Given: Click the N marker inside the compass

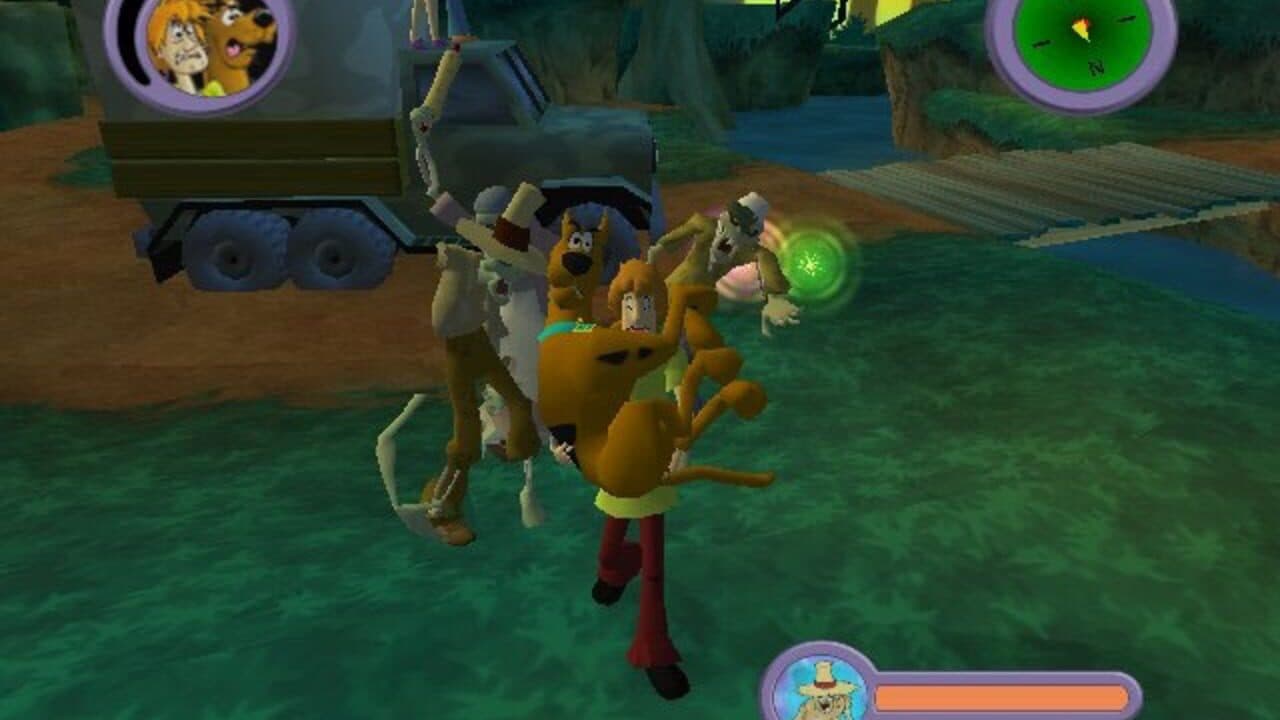Looking at the screenshot, I should (1097, 67).
